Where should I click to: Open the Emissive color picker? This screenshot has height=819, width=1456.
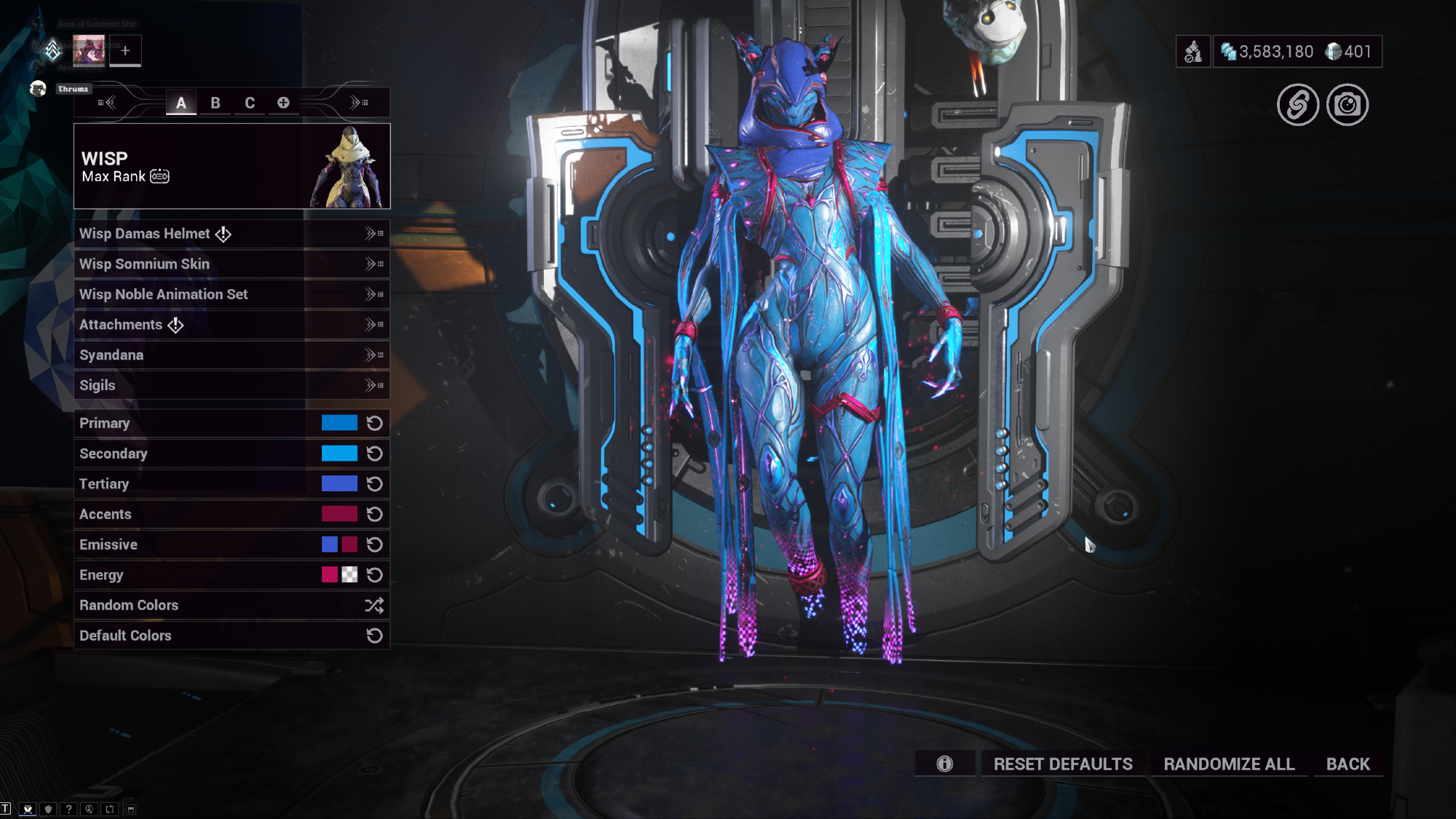coord(339,545)
